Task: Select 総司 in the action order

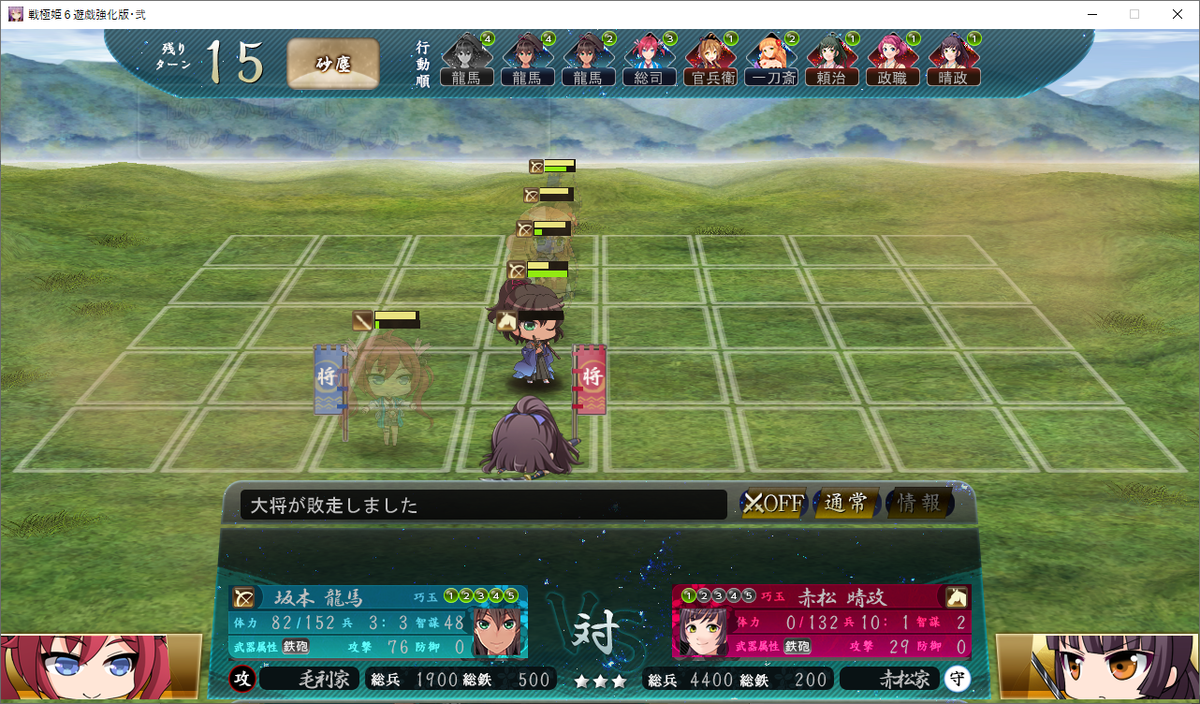Action: (x=649, y=60)
